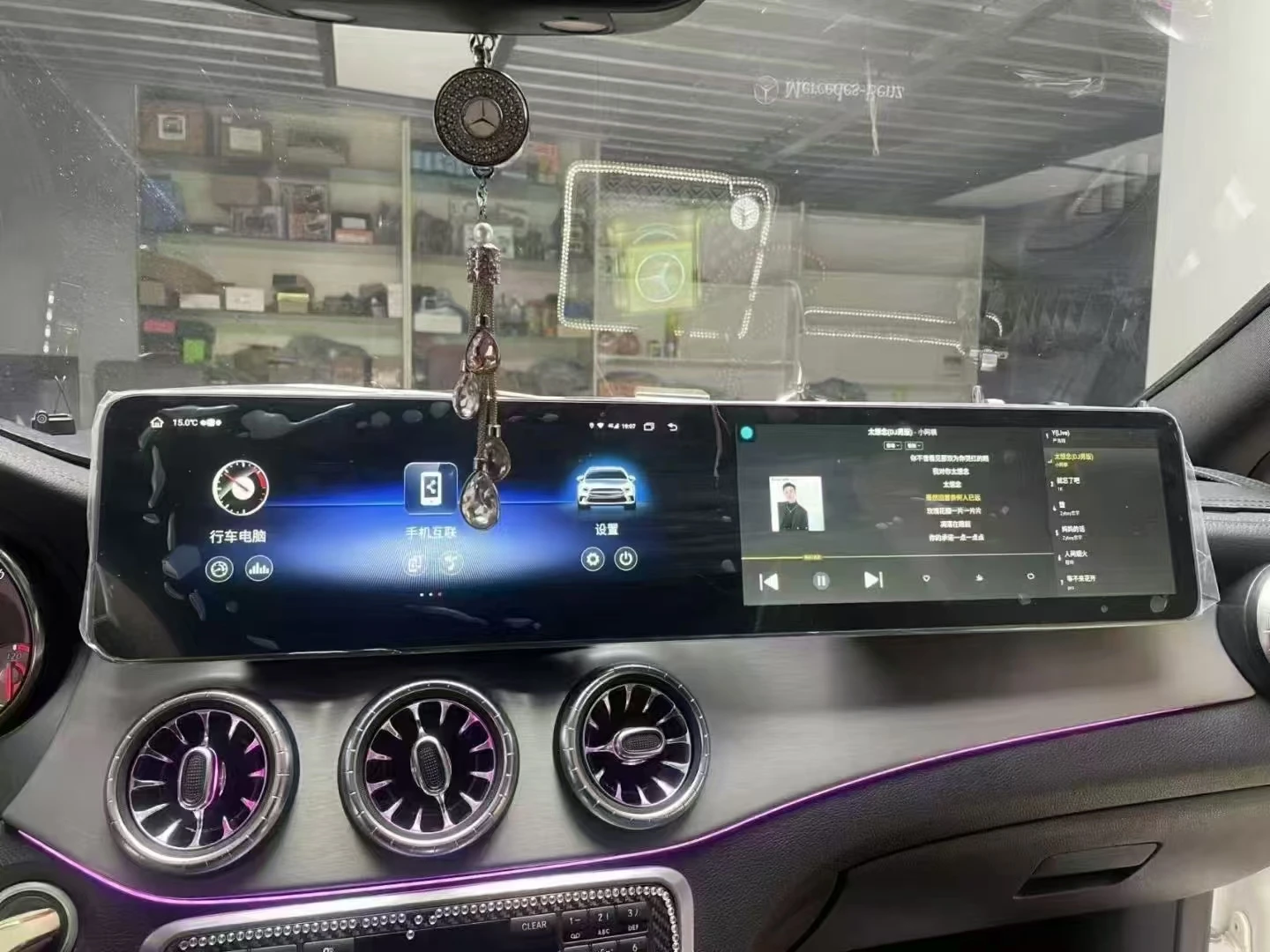Tap the Home icon in the status bar
This screenshot has width=1270, height=952.
156,423
